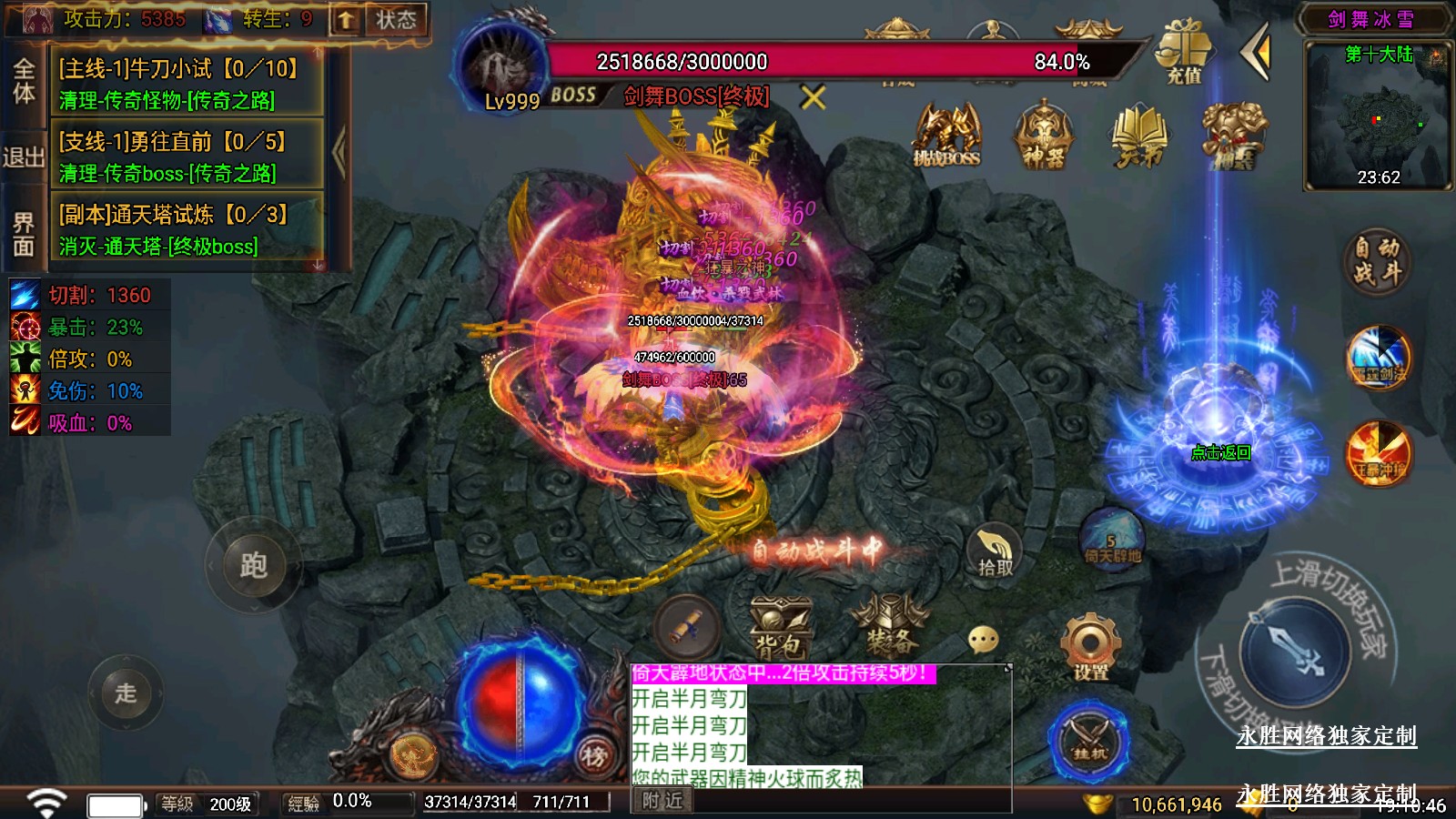Open the 装备 equipment screen
Image resolution: width=1456 pixels, height=819 pixels.
tap(889, 627)
